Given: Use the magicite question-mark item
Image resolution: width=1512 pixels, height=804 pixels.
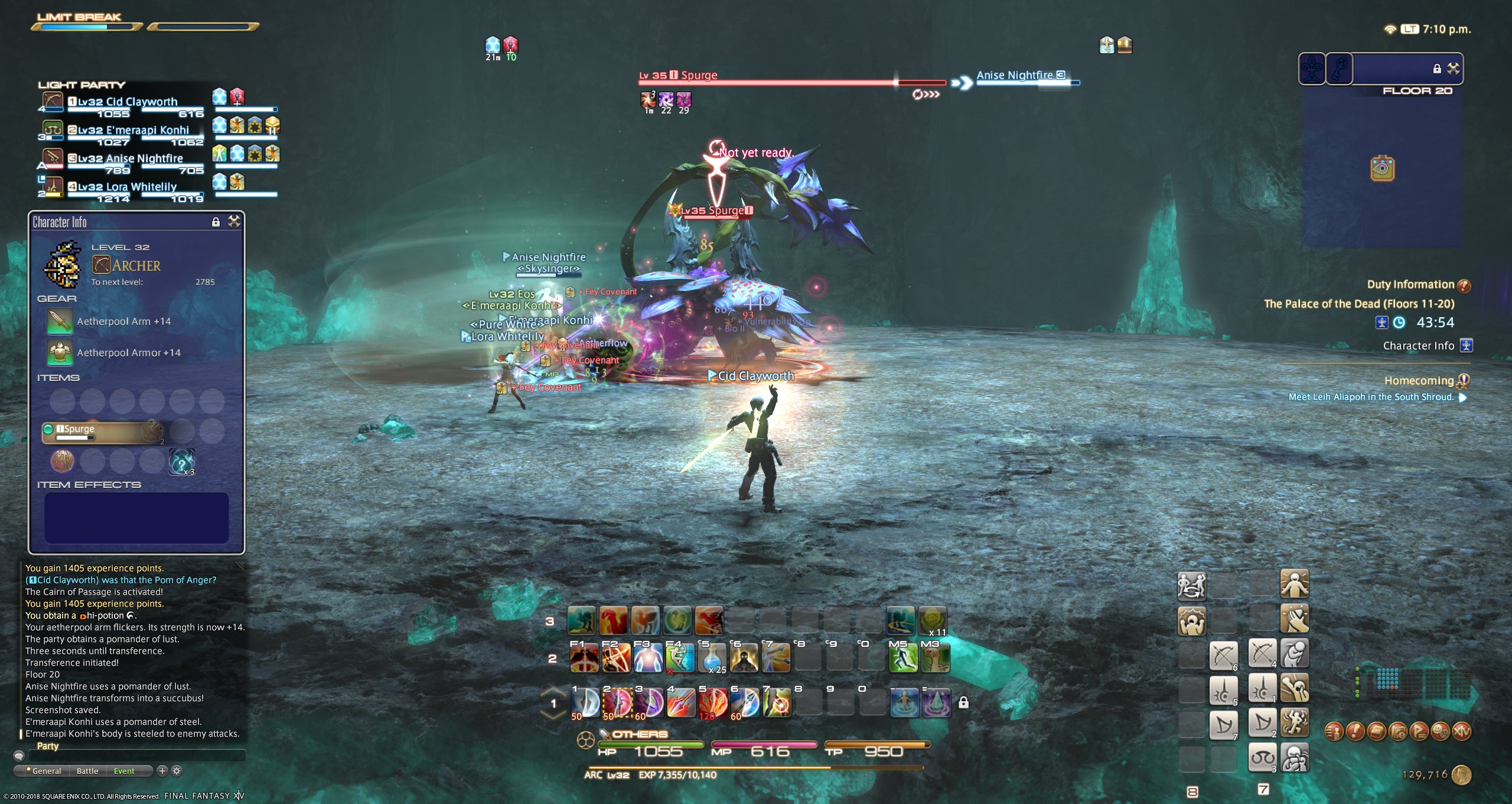Looking at the screenshot, I should (181, 461).
